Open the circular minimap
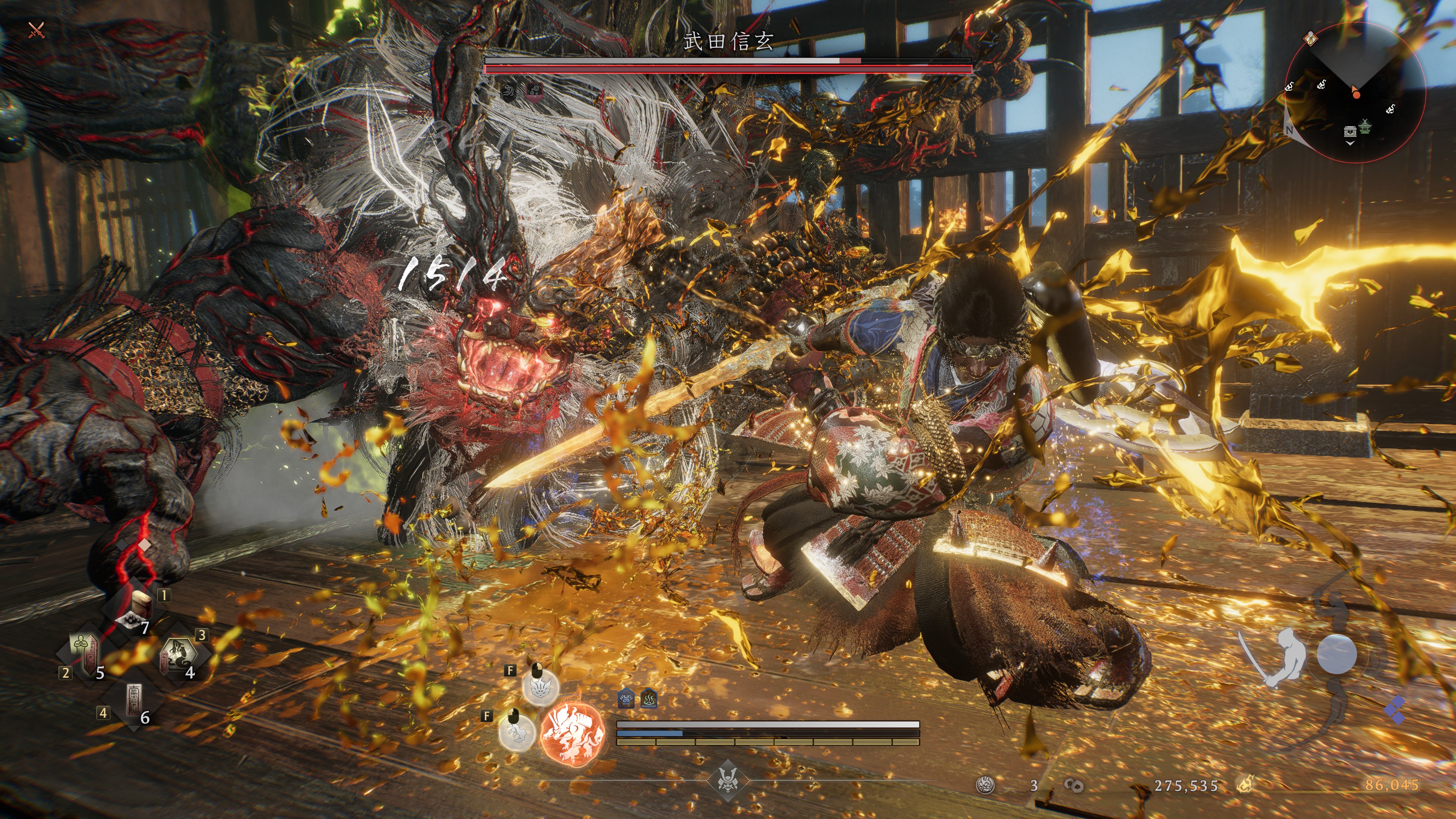Viewport: 1456px width, 819px height. (1355, 93)
